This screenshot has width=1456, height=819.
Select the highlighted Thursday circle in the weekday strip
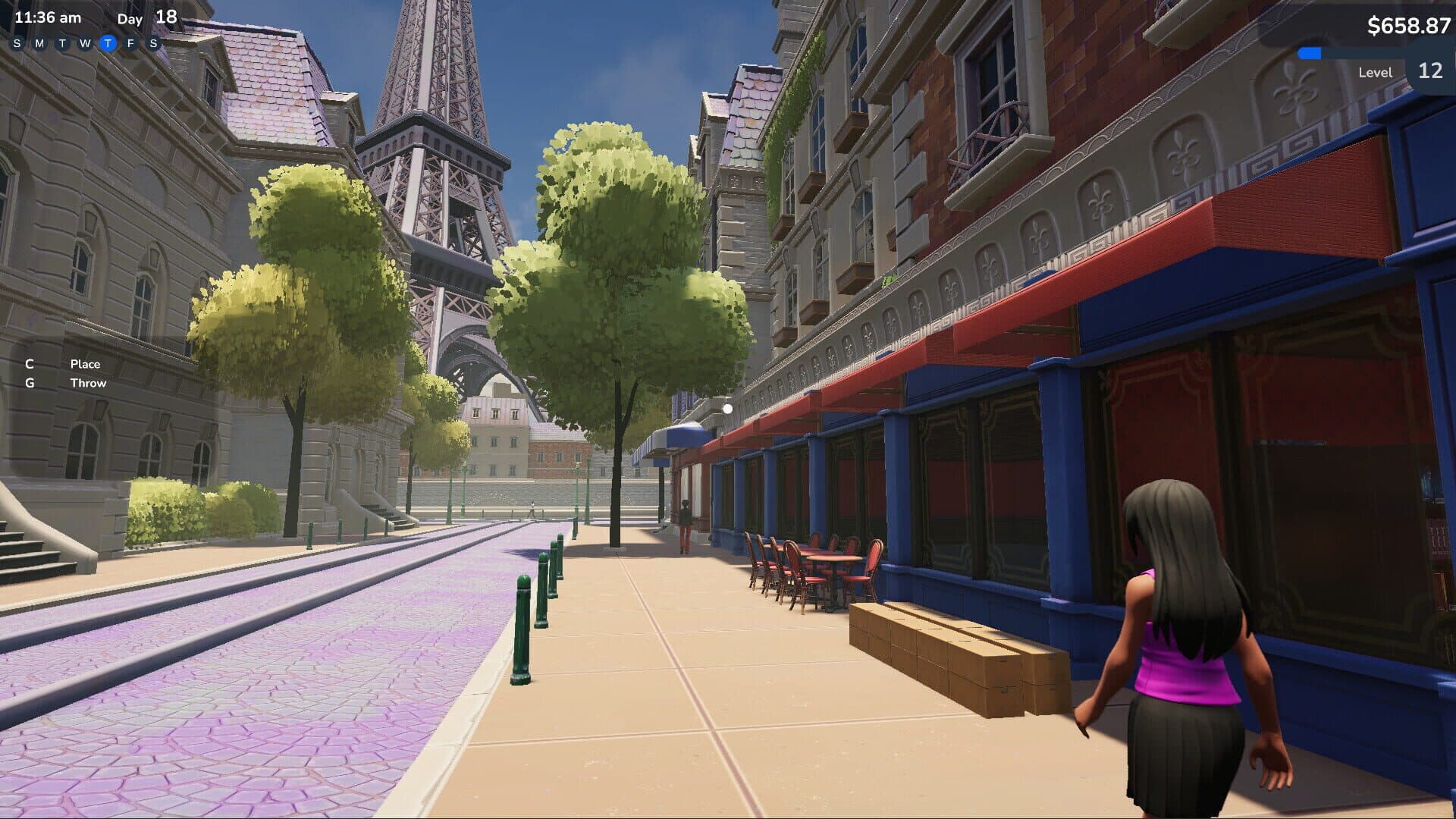(x=108, y=44)
